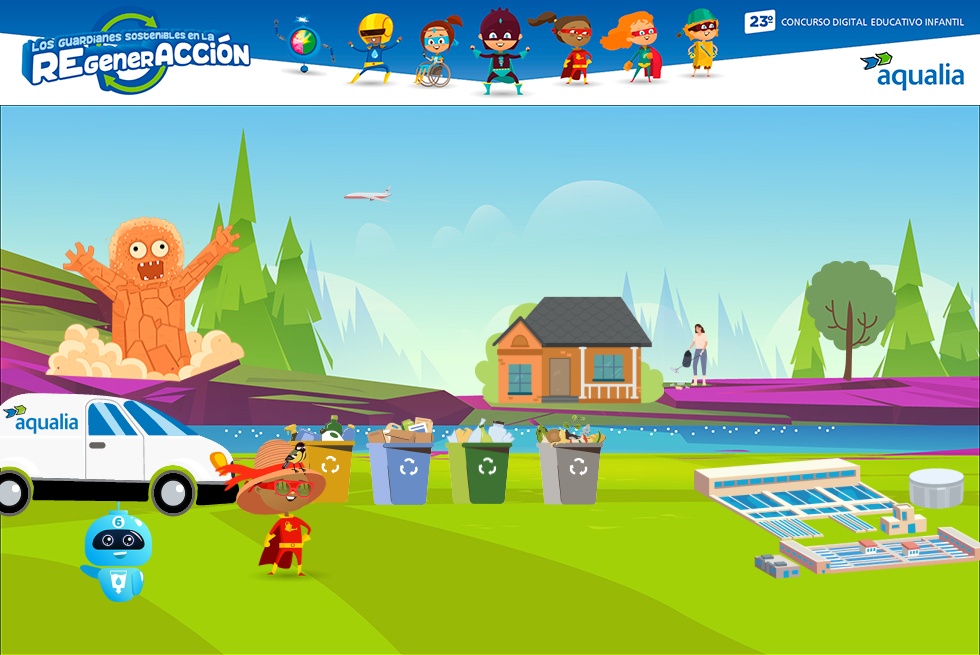Open the REgenerAcción title logo

[x=136, y=56]
